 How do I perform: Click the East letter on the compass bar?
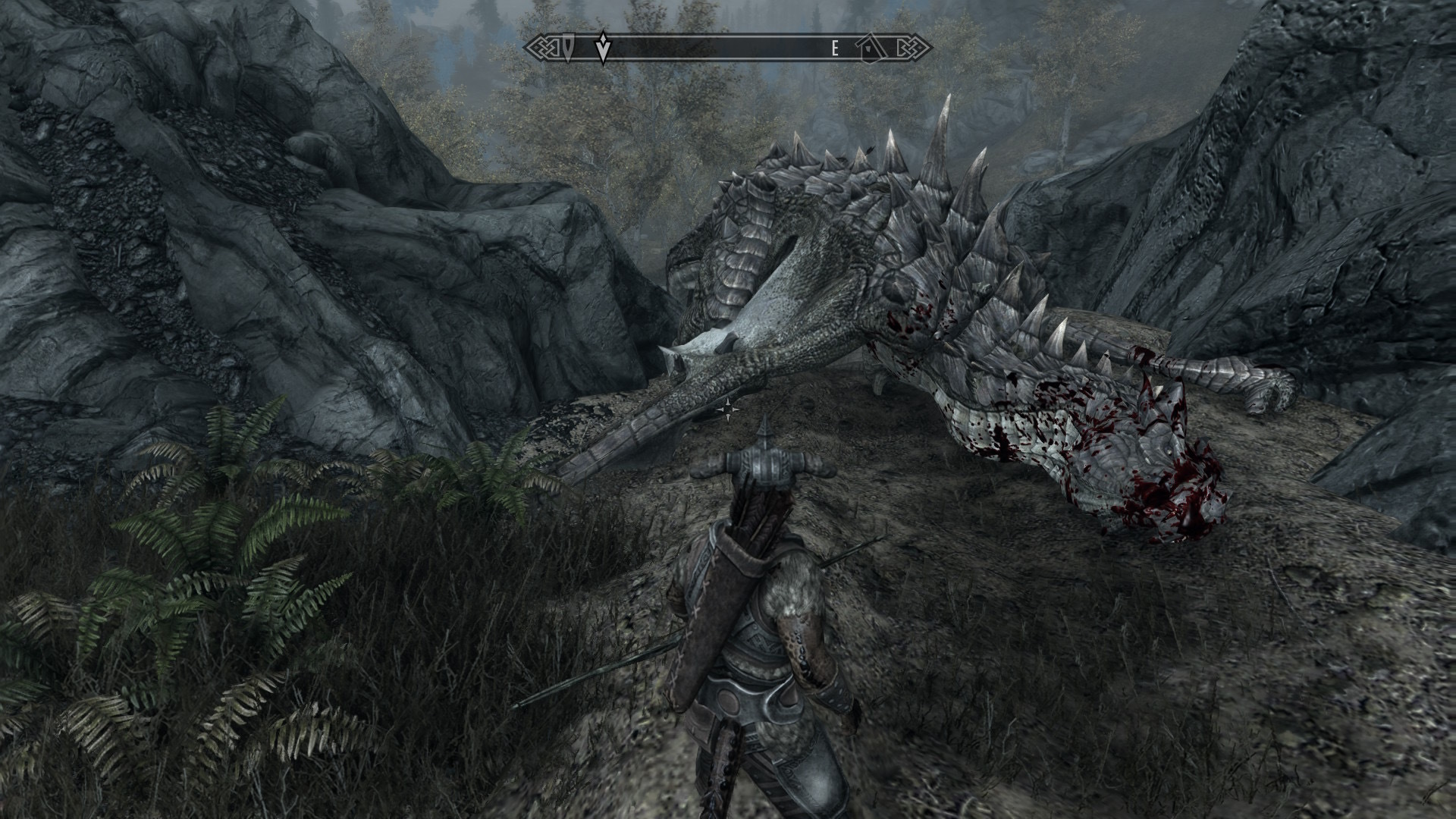coord(835,49)
